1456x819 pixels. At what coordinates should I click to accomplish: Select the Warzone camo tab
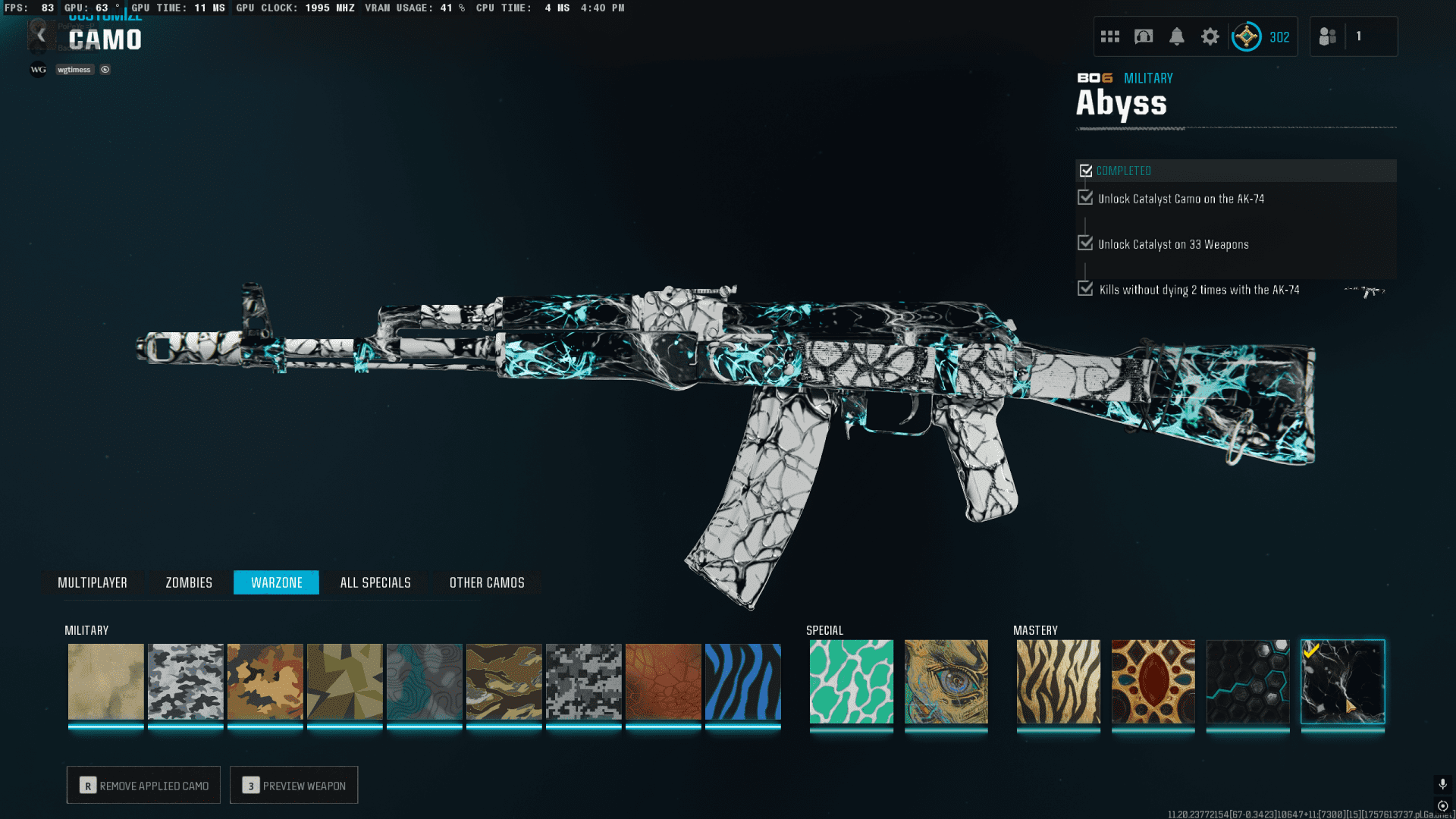click(276, 582)
